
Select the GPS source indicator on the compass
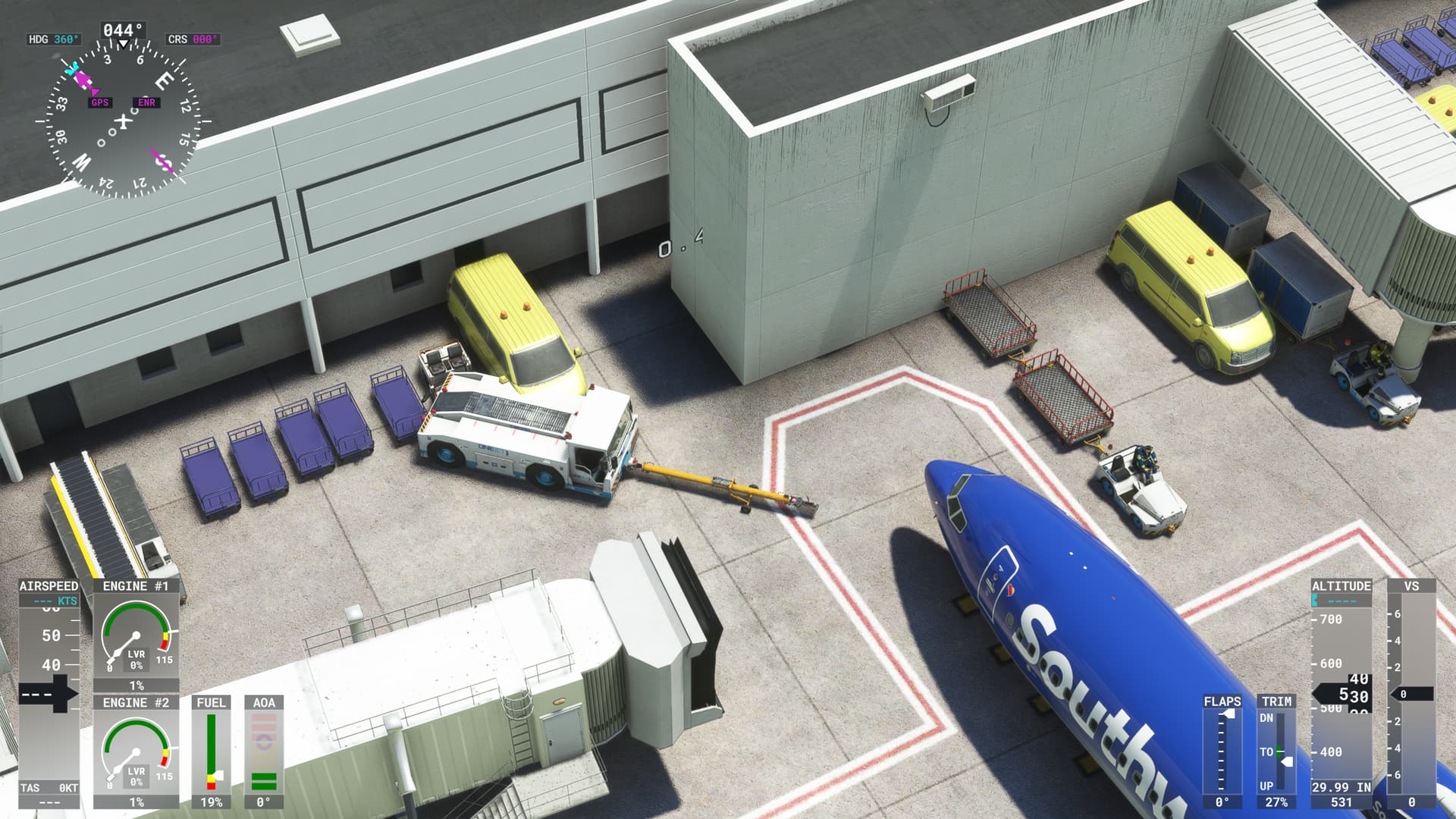point(99,101)
